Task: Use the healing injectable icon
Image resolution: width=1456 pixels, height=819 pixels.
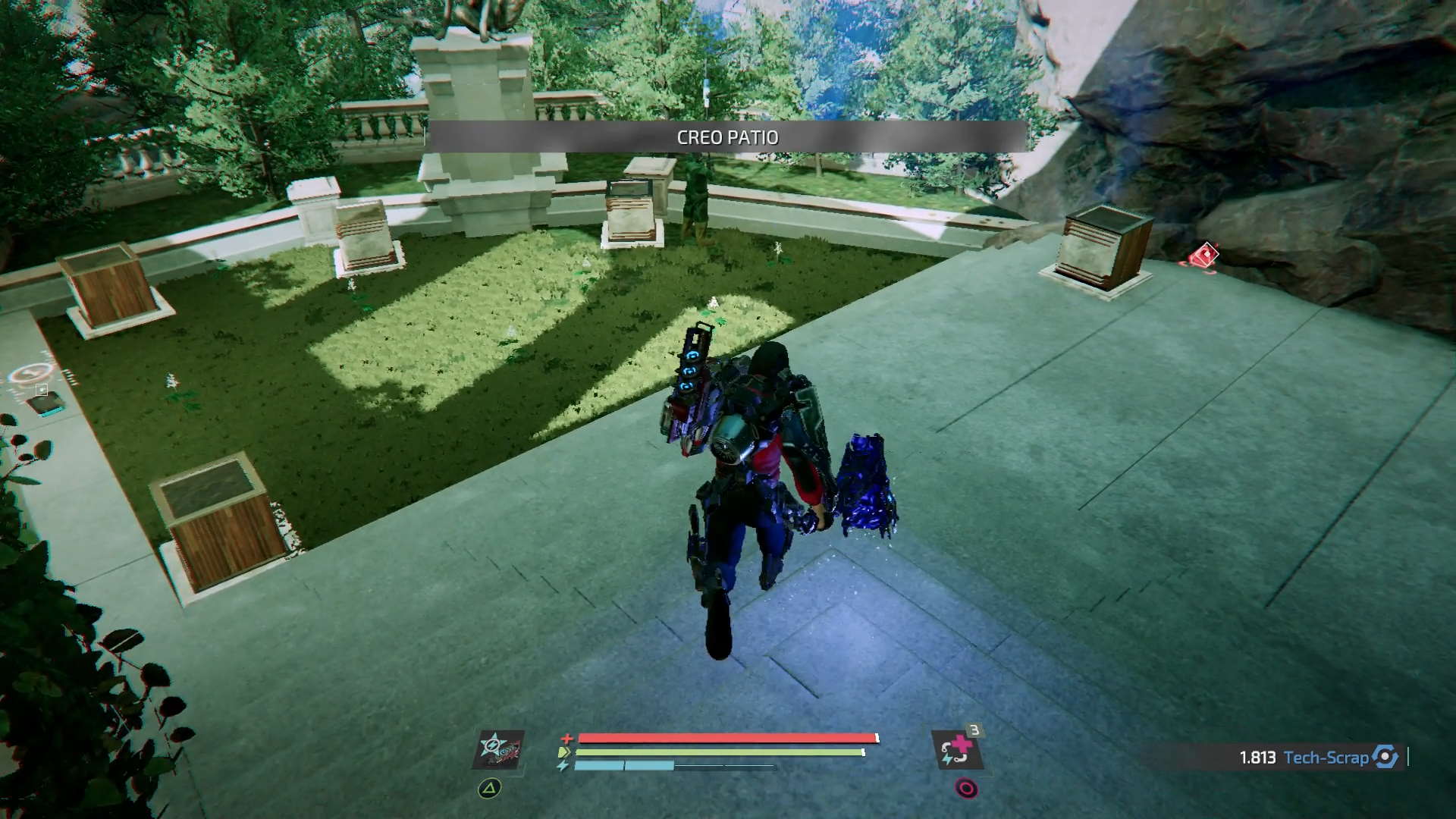Action: (x=957, y=750)
